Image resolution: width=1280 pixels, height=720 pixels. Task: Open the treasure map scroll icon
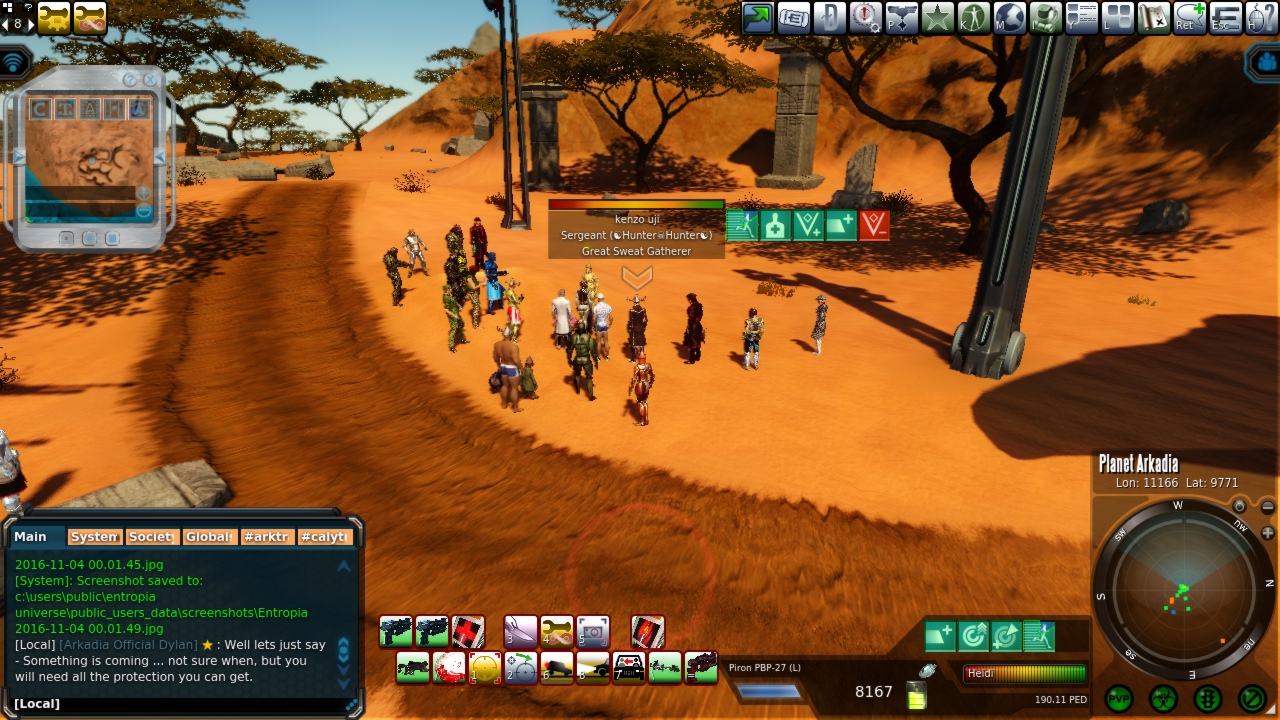pyautogui.click(x=1154, y=17)
